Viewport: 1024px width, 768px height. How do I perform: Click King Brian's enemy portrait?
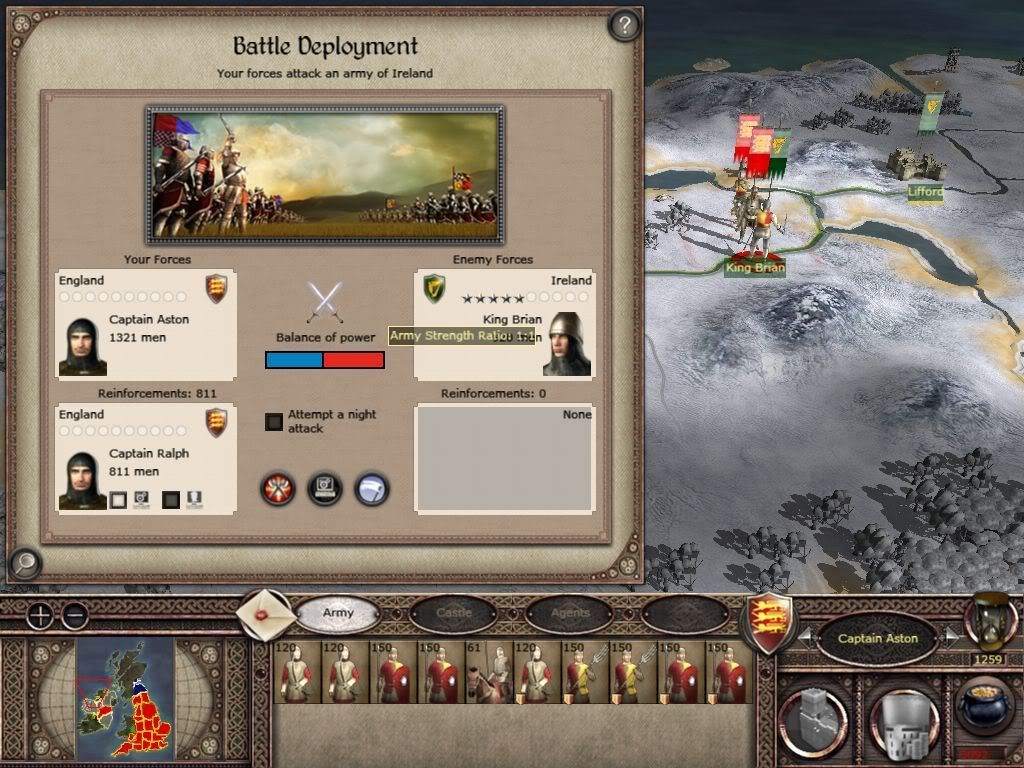[569, 345]
